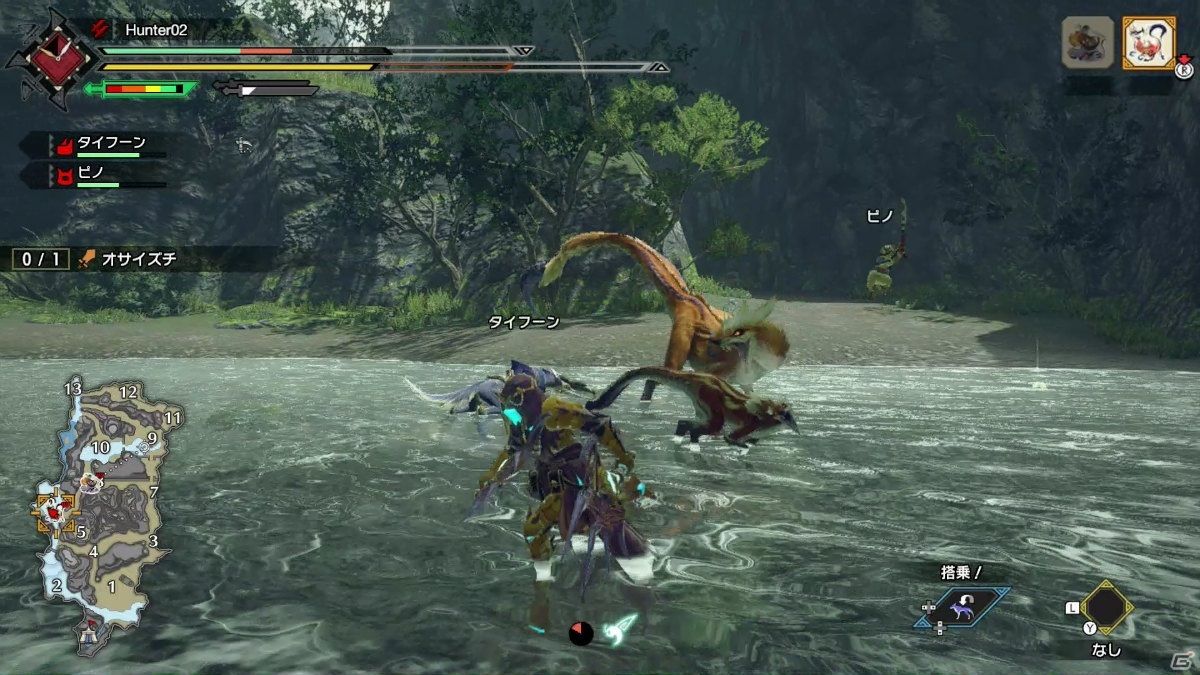Image resolution: width=1200 pixels, height=675 pixels.
Task: Select the gold-framed target monster icon
Action: click(x=1148, y=43)
